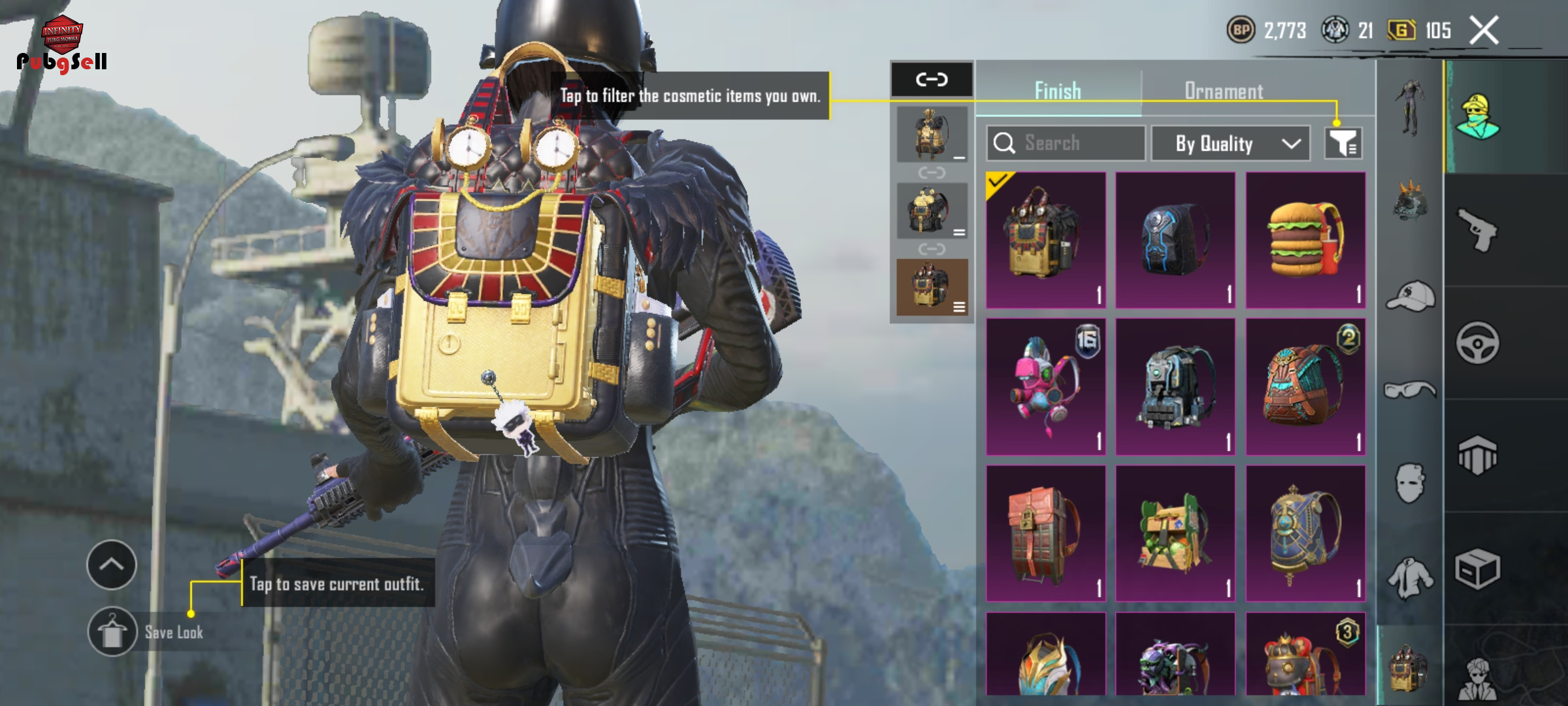Open the pistol weapons category

[x=1478, y=229]
